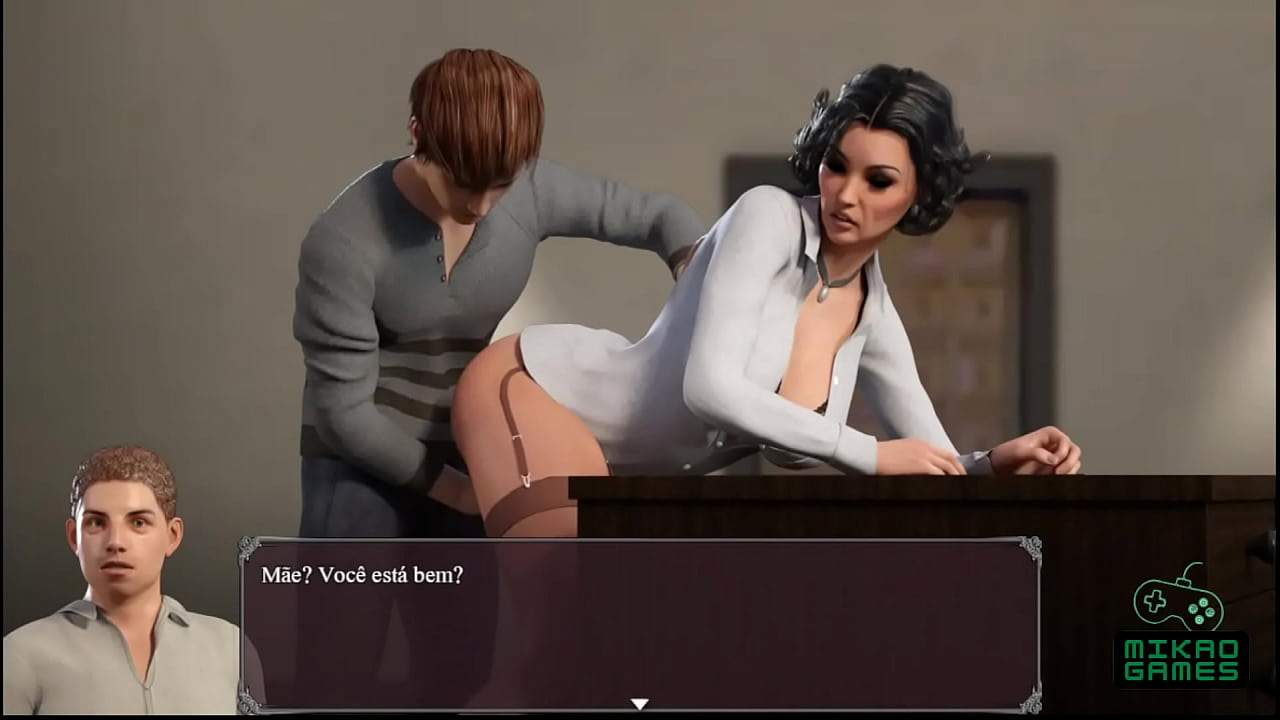Open the MIKAO GAMES logo link
Image resolution: width=1280 pixels, height=720 pixels.
1180,630
